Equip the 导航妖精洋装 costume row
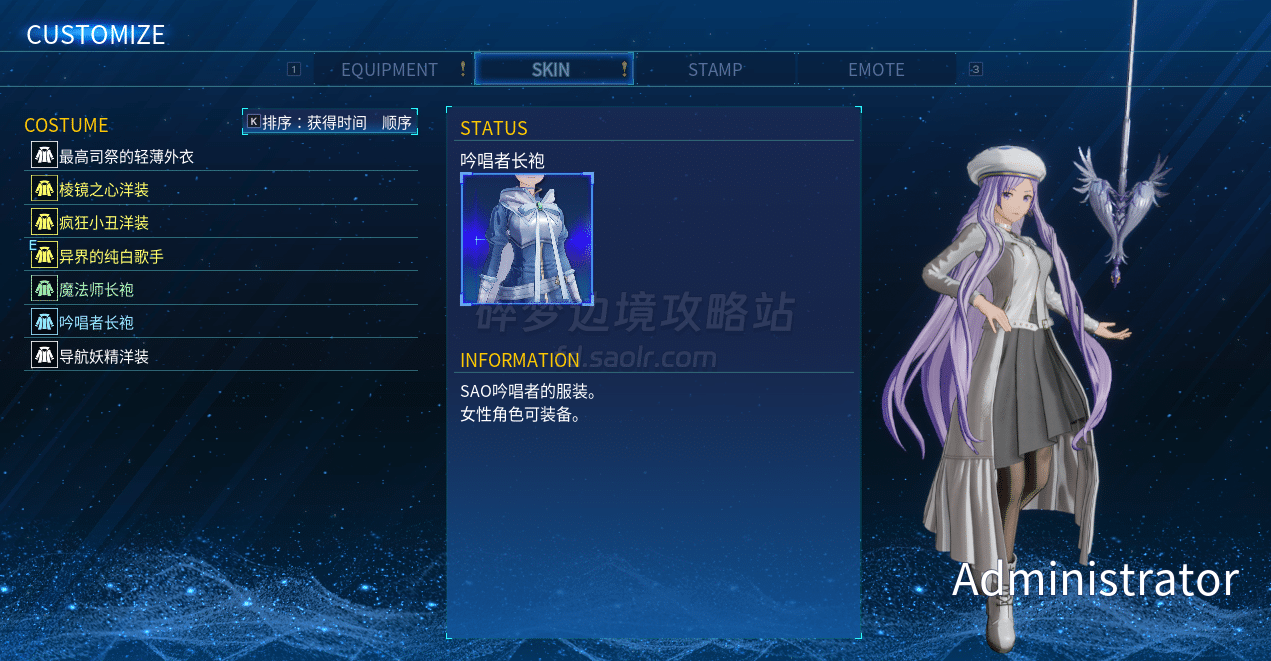 pyautogui.click(x=104, y=356)
